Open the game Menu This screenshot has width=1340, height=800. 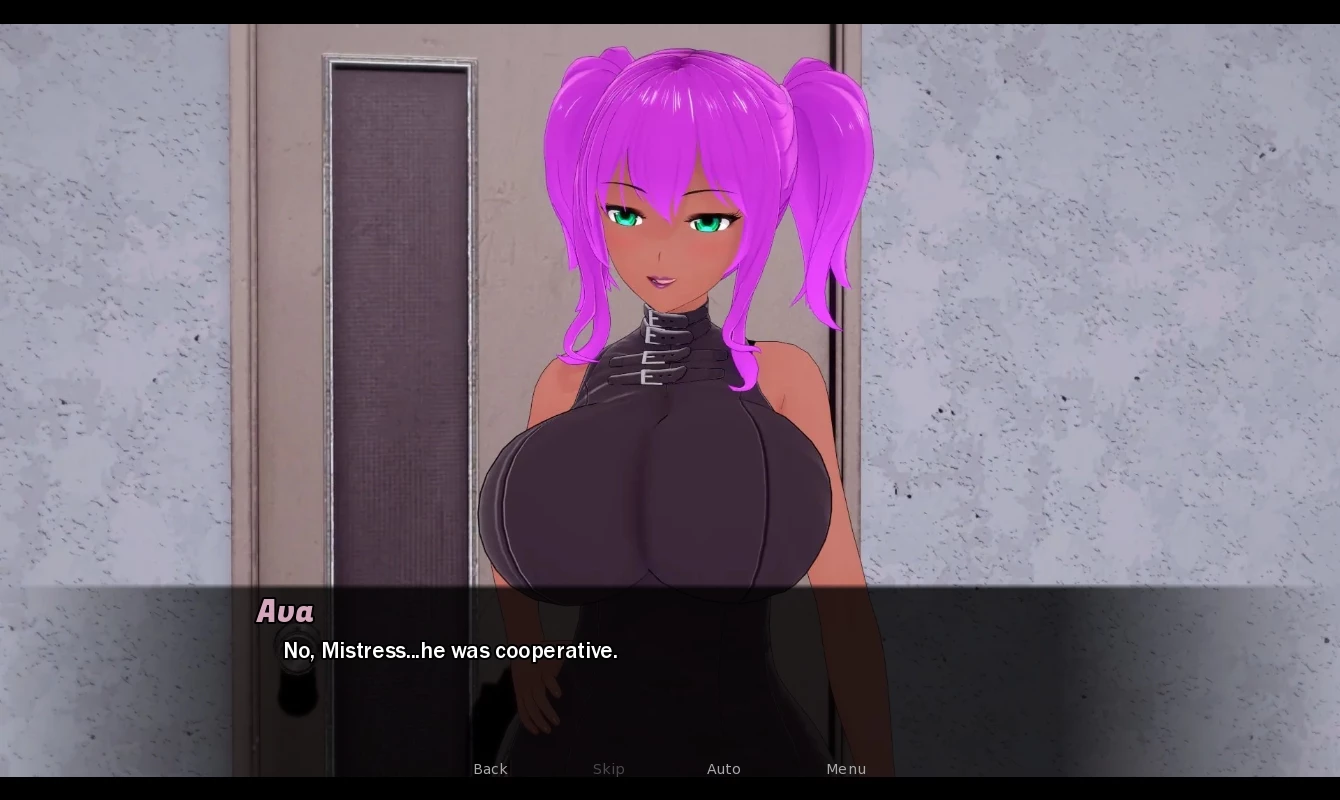pyautogui.click(x=846, y=769)
